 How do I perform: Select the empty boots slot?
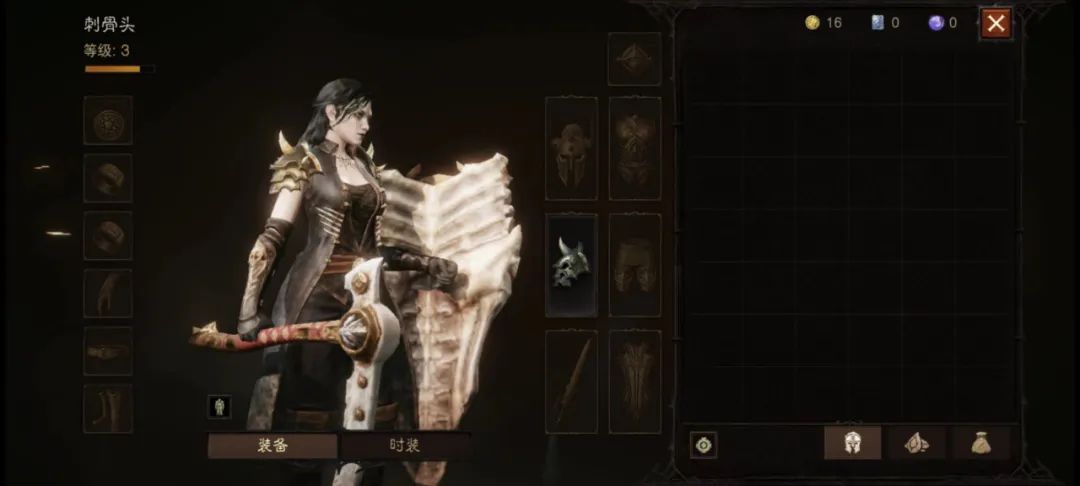click(x=108, y=409)
